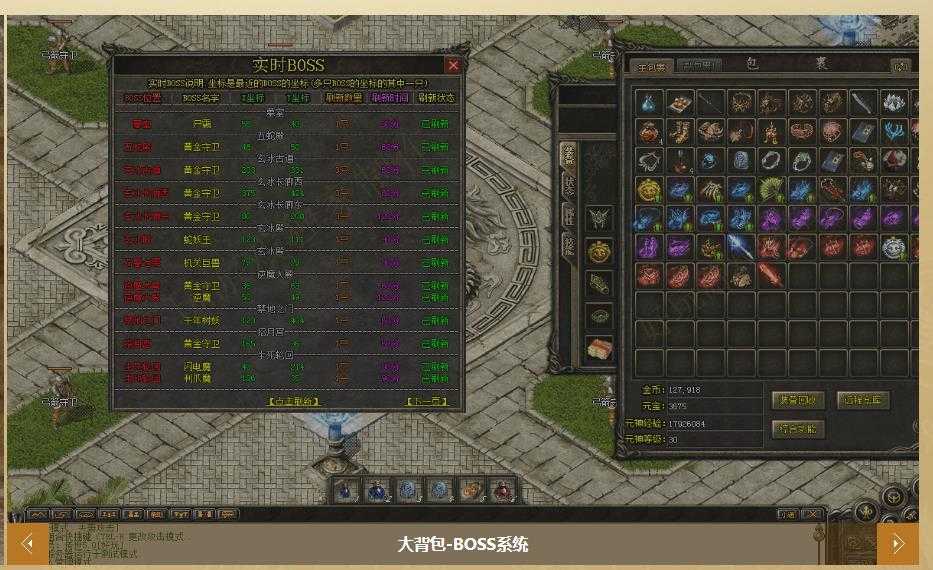This screenshot has width=933, height=570.
Task: Go to previous slide with left arrow
Action: coord(27,544)
